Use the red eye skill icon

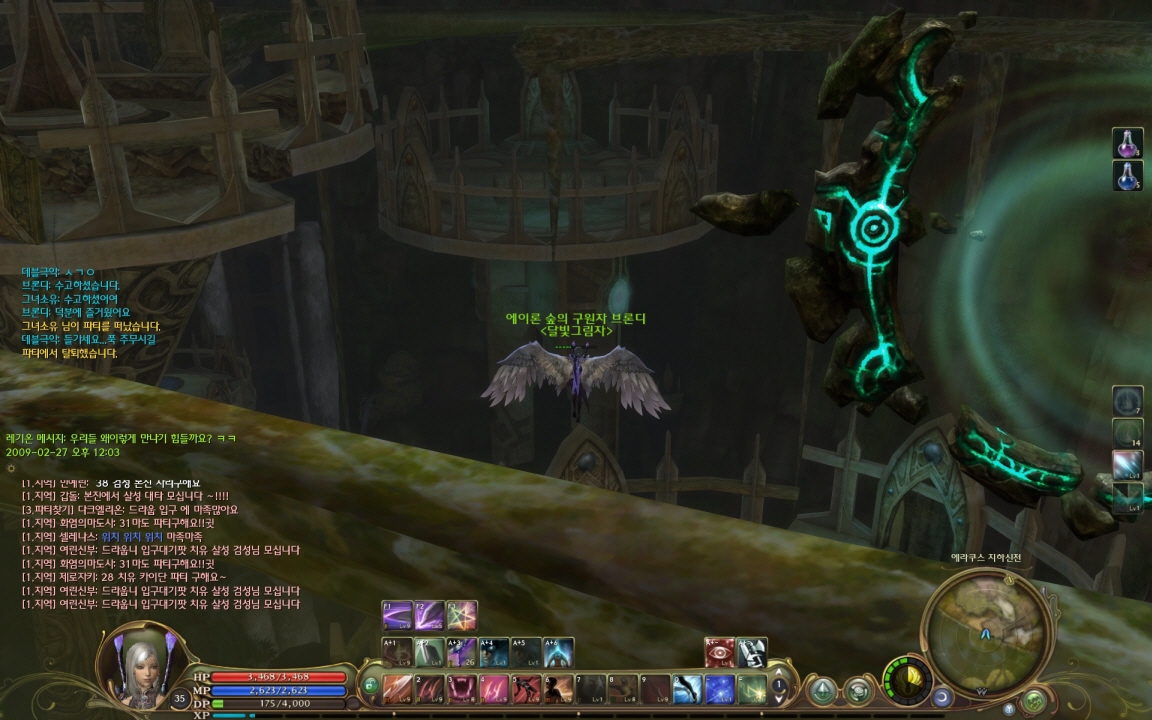[719, 652]
